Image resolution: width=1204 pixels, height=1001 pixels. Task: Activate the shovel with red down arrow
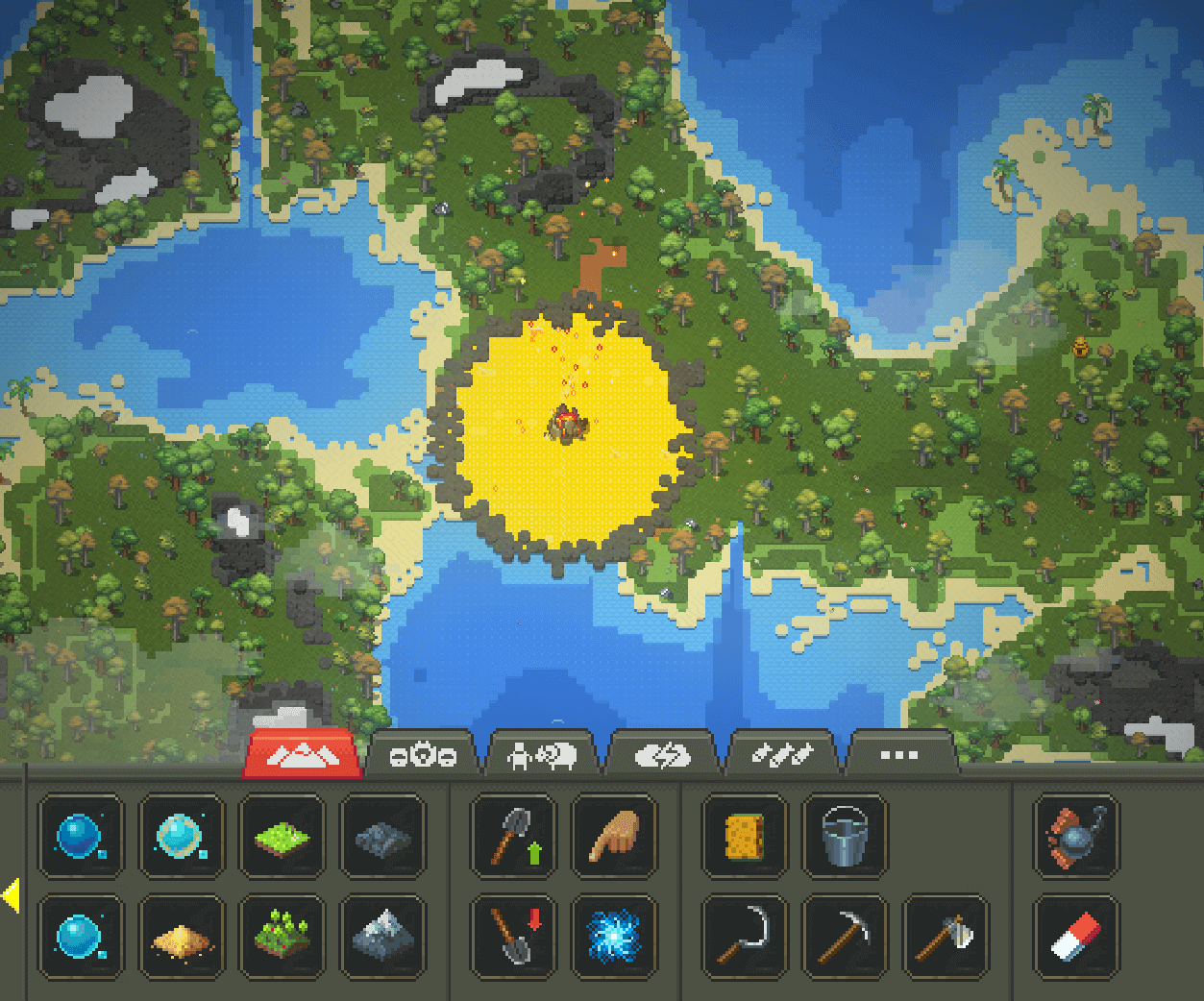coord(513,938)
